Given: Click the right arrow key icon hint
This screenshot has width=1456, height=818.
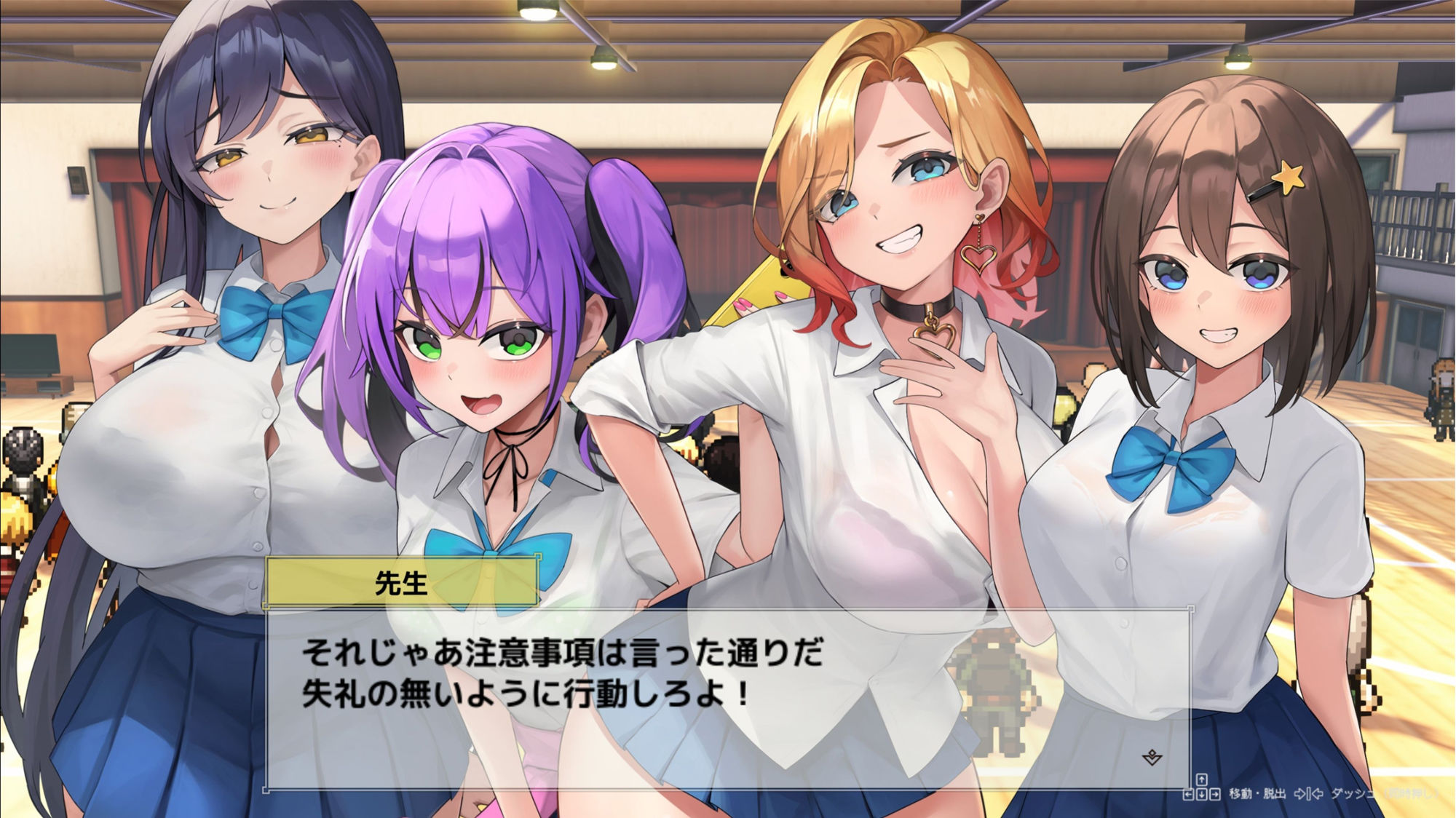Looking at the screenshot, I should [x=1216, y=795].
